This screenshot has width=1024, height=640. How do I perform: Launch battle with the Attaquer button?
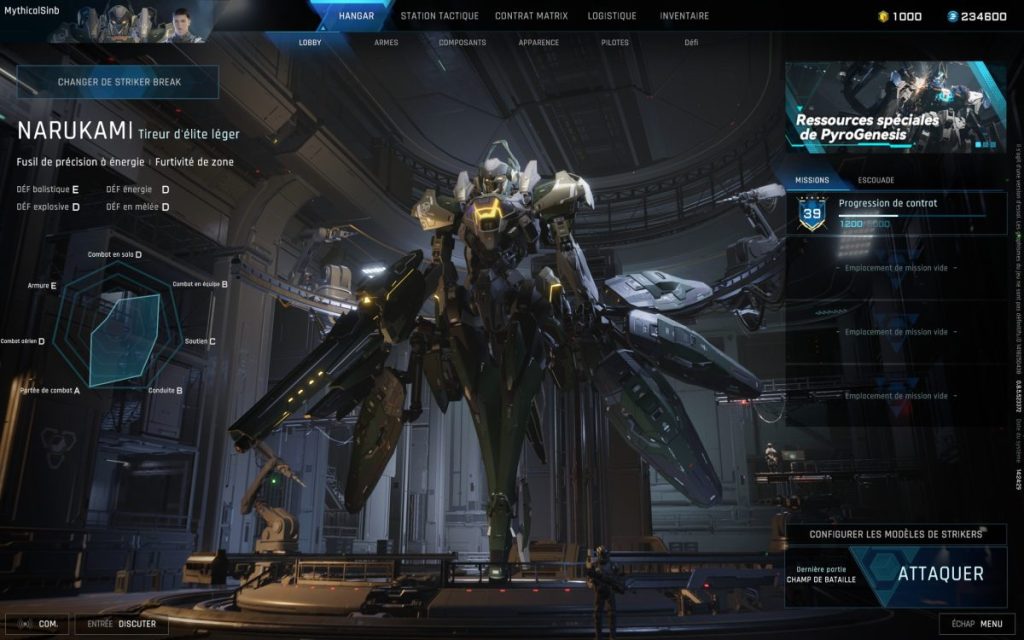(x=940, y=574)
